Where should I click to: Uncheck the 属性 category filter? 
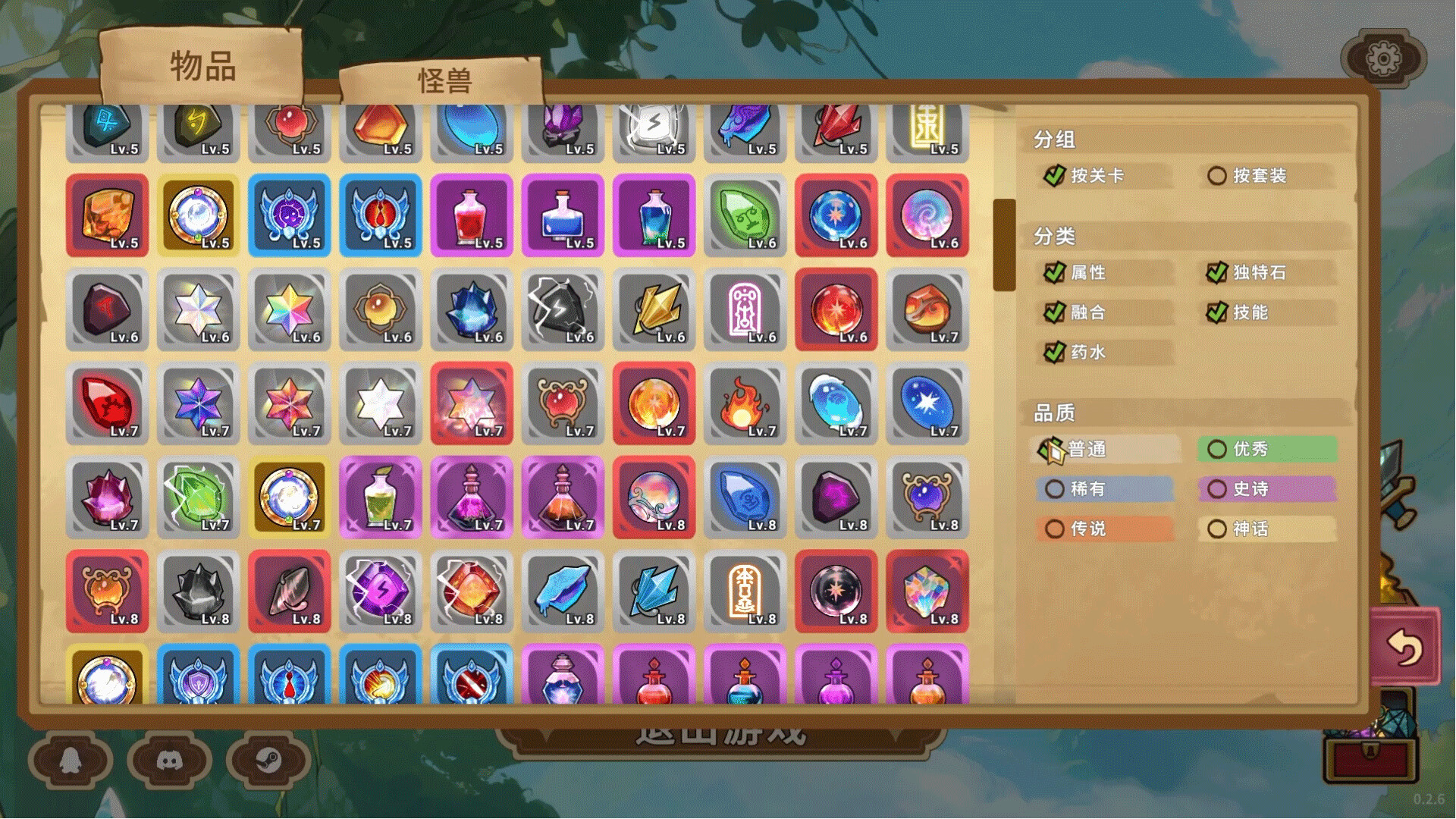click(1054, 273)
